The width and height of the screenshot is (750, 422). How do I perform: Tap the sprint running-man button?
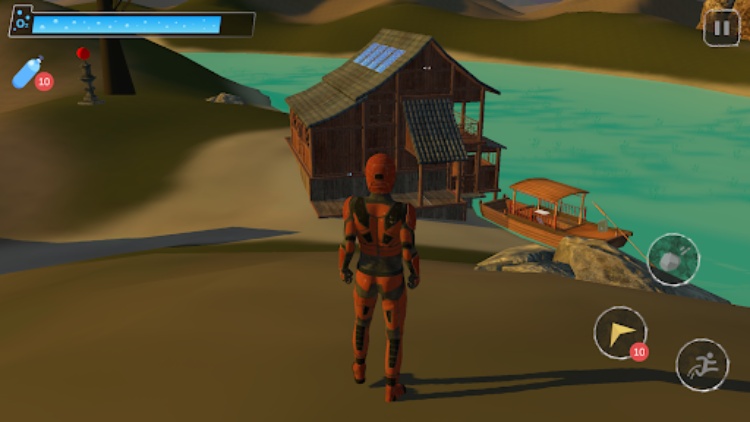coord(701,365)
